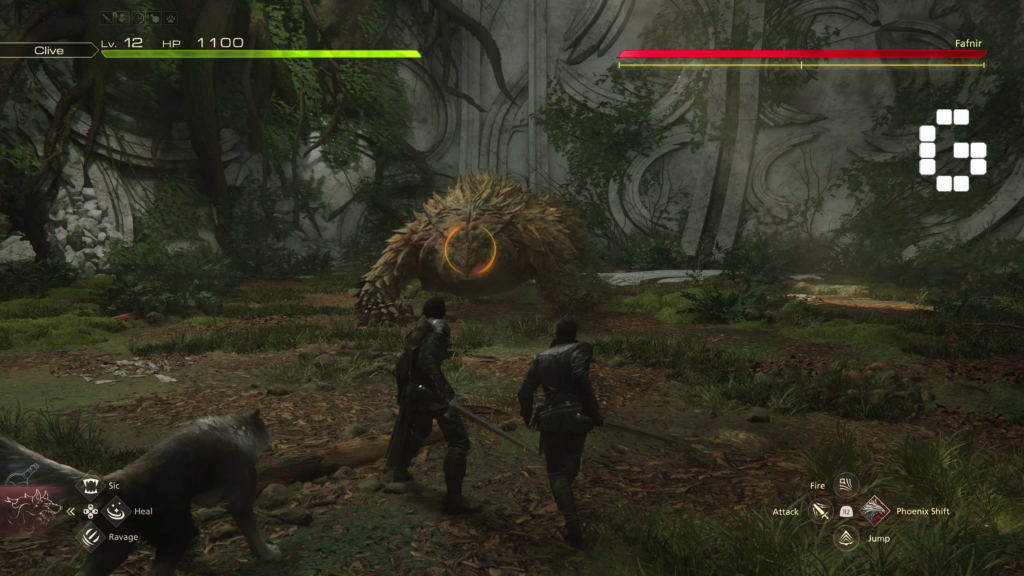
Task: Select the paw print status icon
Action: tap(170, 17)
